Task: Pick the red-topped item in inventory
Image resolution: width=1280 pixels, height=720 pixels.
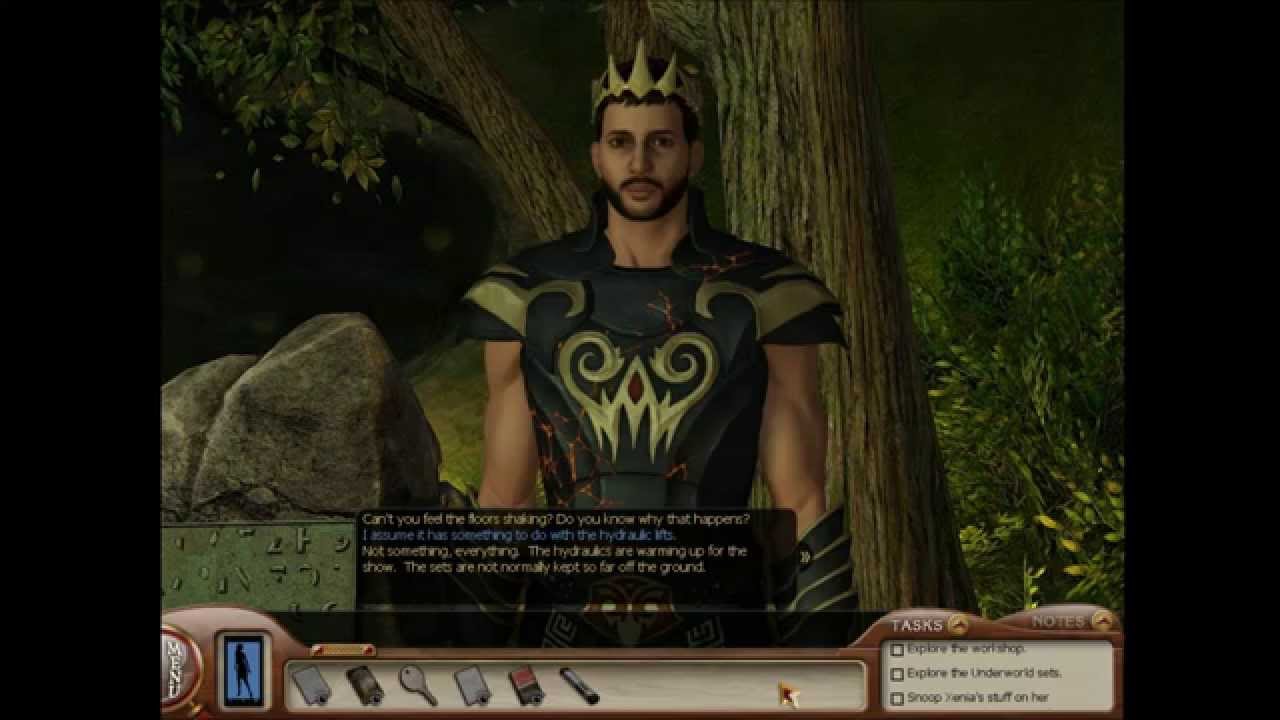Action: [x=525, y=686]
